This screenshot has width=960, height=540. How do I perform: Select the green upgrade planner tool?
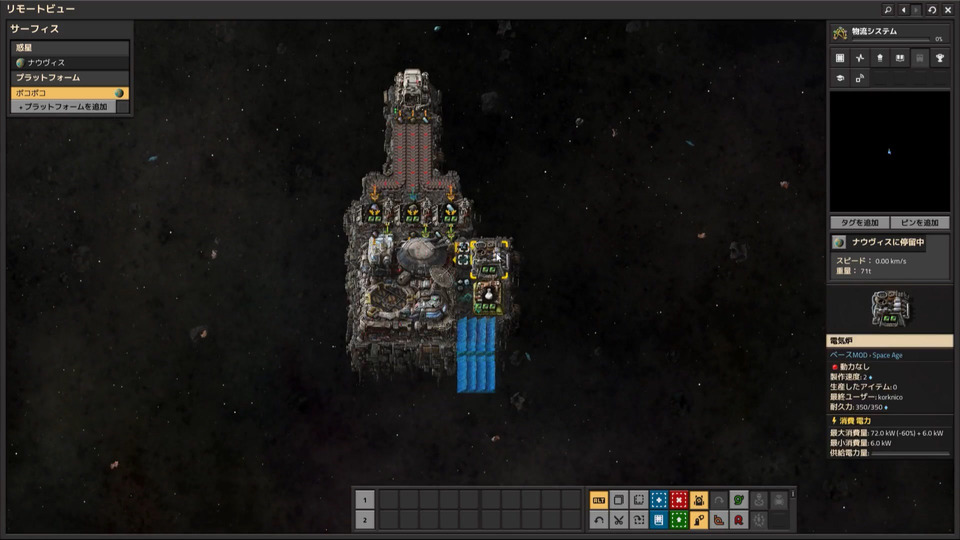679,519
